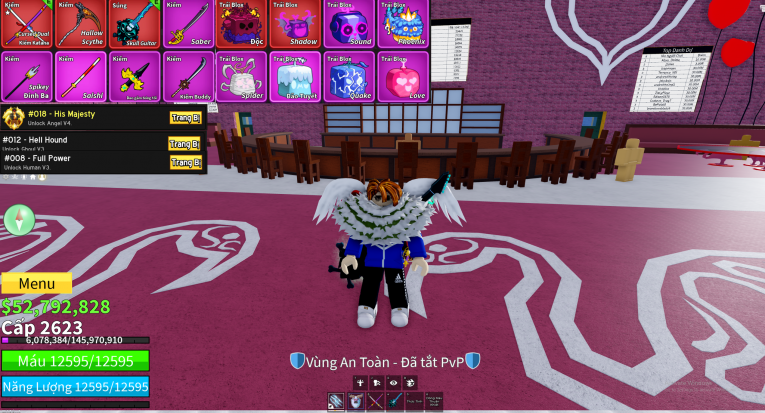This screenshot has height=413, width=765.
Task: Select the Spider fruit slot
Action: (240, 76)
